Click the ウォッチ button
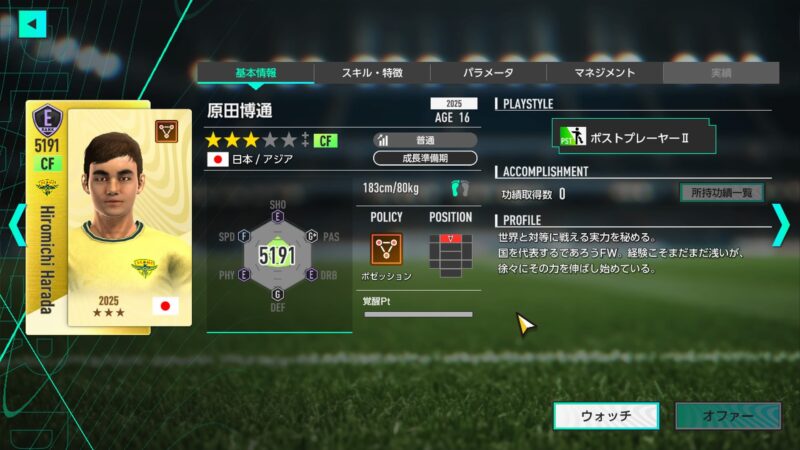Viewport: 800px width, 450px height. point(606,416)
